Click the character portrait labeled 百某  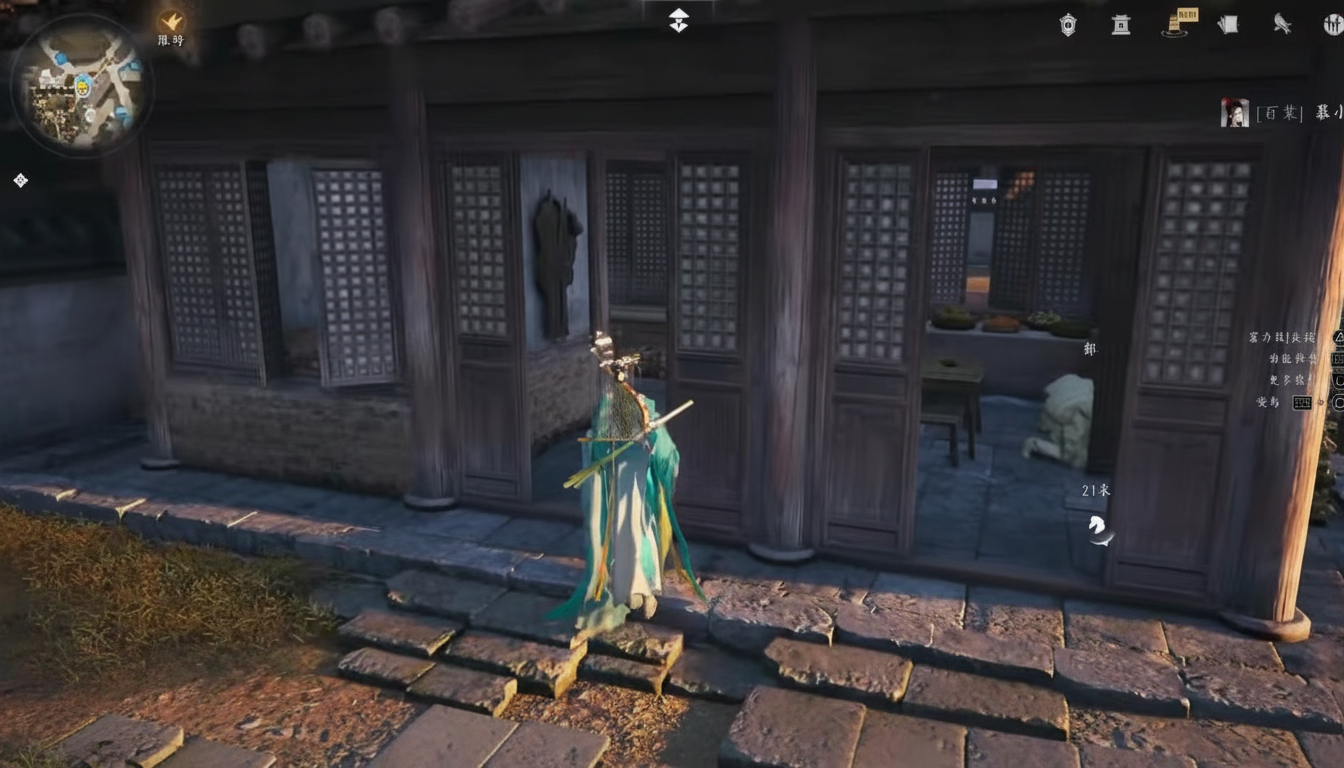click(x=1236, y=112)
